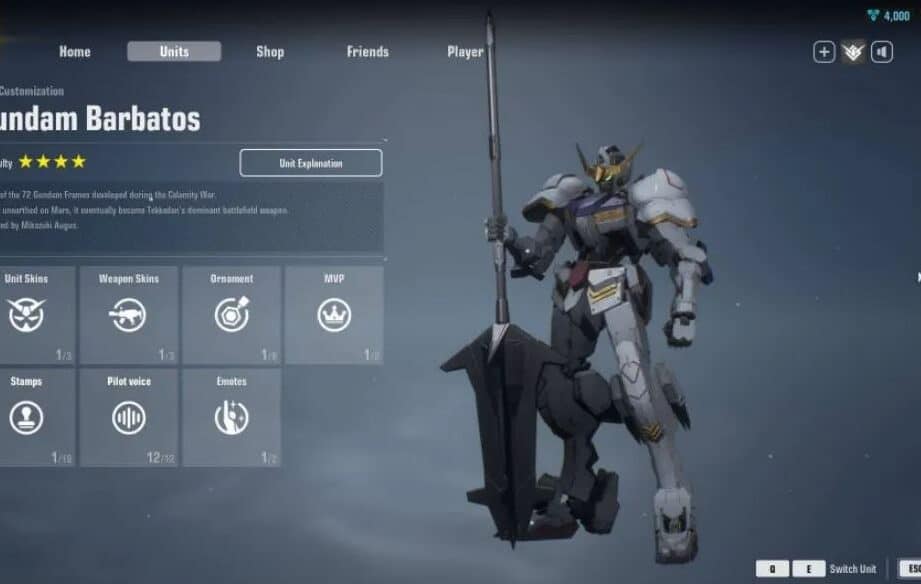The height and width of the screenshot is (584, 921).
Task: Click the Unit Explanation button
Action: [311, 163]
